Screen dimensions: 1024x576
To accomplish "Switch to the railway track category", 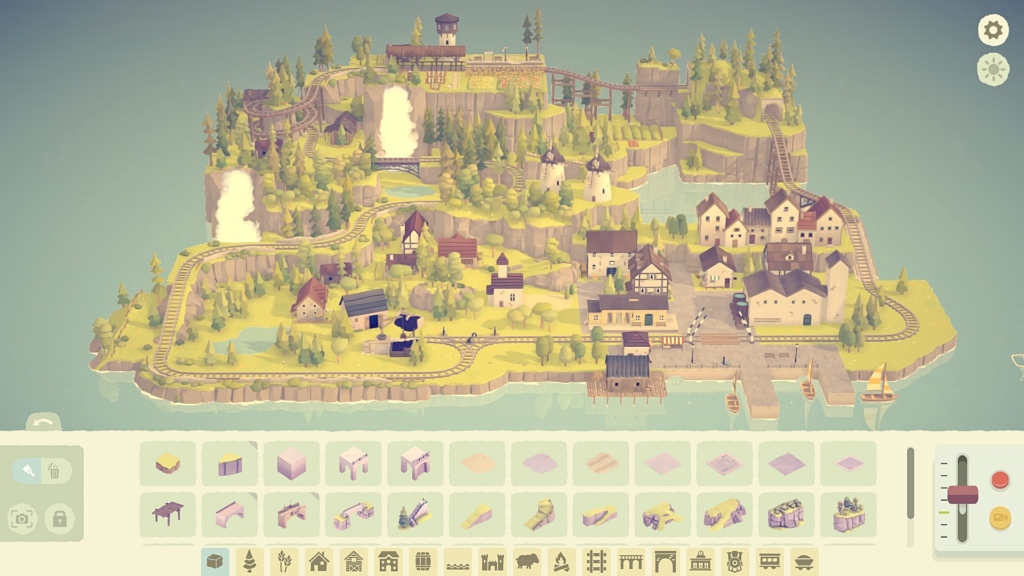I will tap(596, 561).
